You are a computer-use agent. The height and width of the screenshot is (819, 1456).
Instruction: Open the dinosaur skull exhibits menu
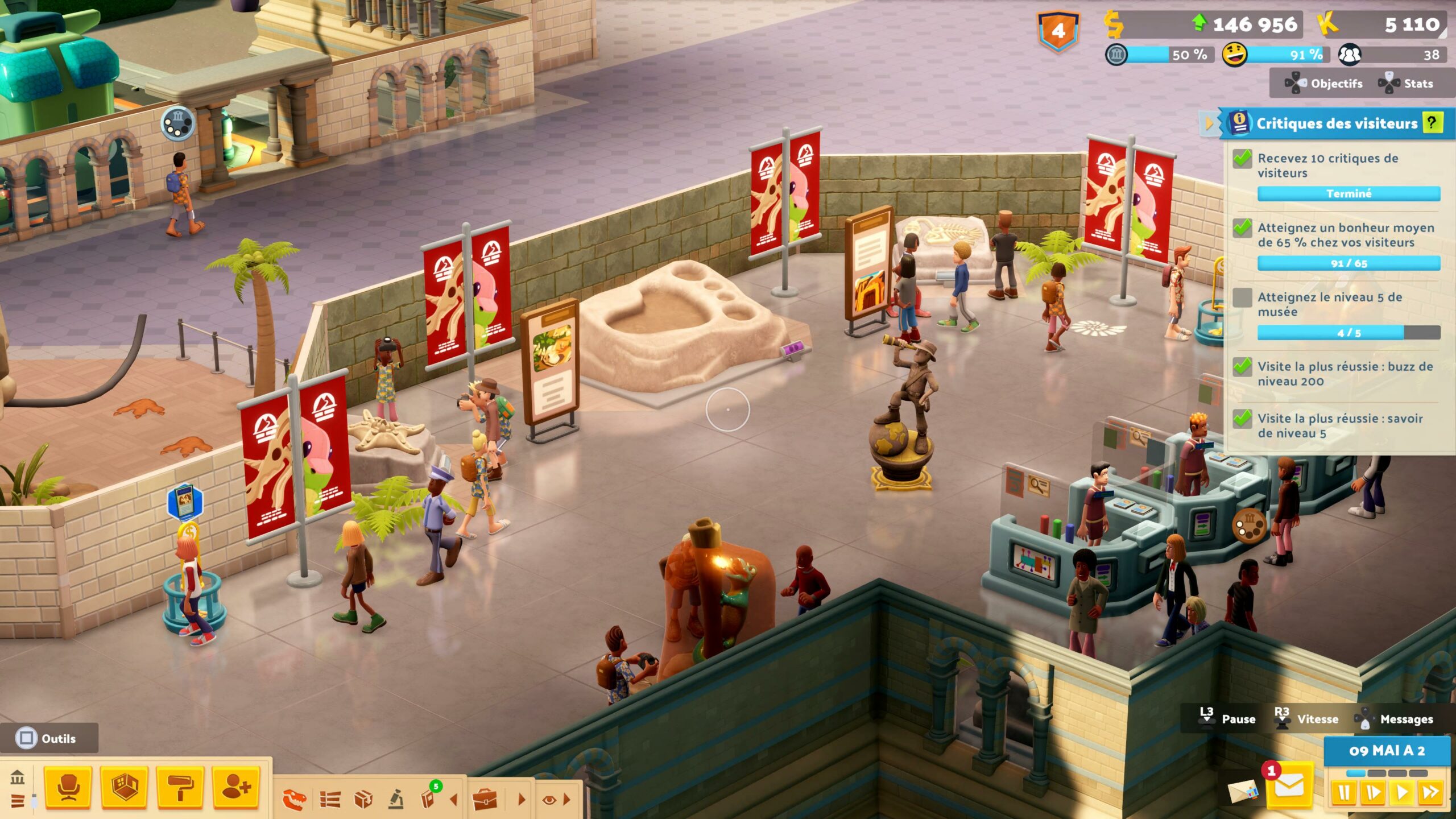295,800
